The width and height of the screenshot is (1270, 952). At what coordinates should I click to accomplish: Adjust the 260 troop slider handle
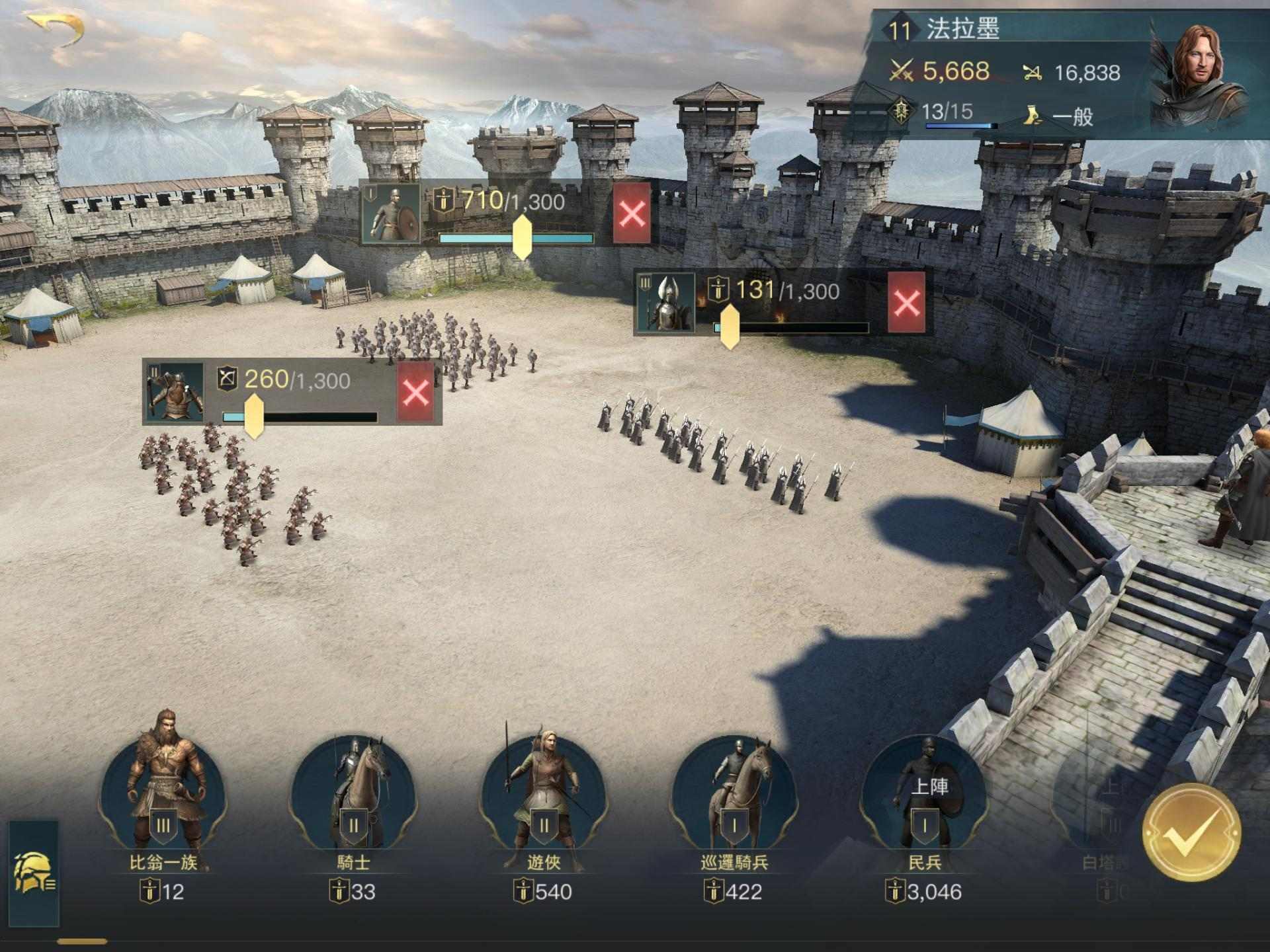(x=254, y=416)
